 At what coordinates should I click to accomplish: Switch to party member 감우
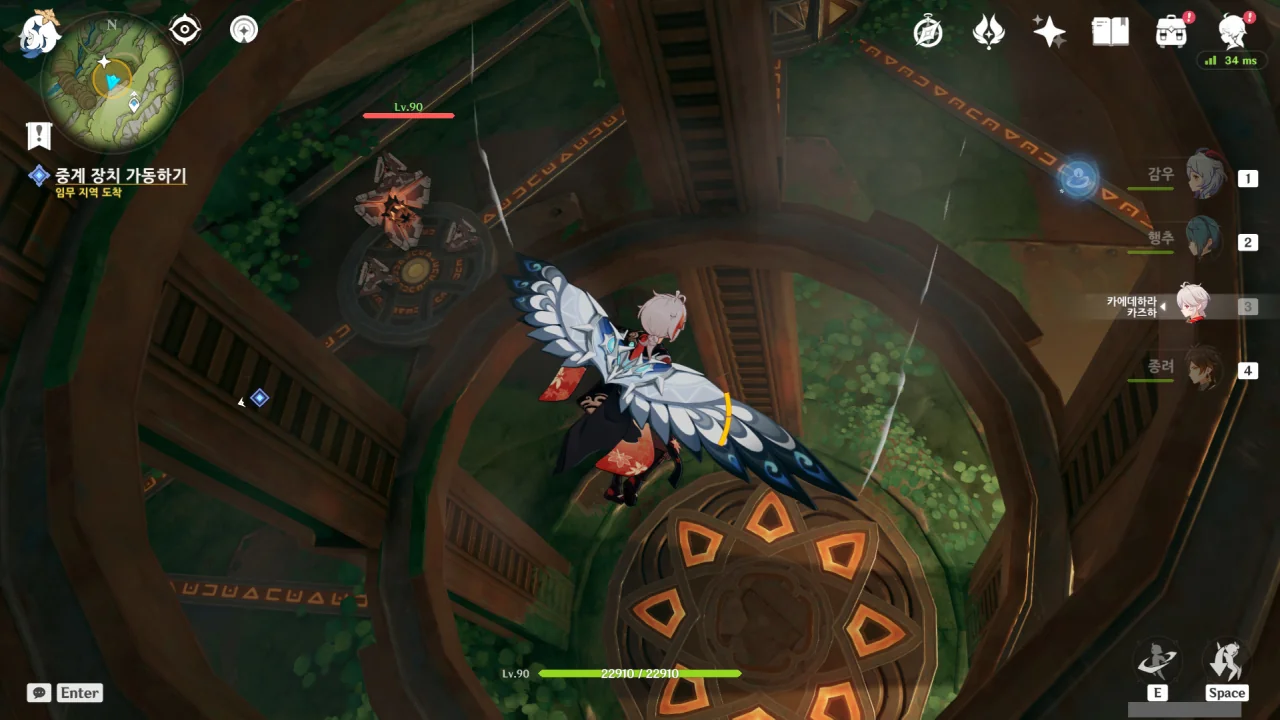1204,176
